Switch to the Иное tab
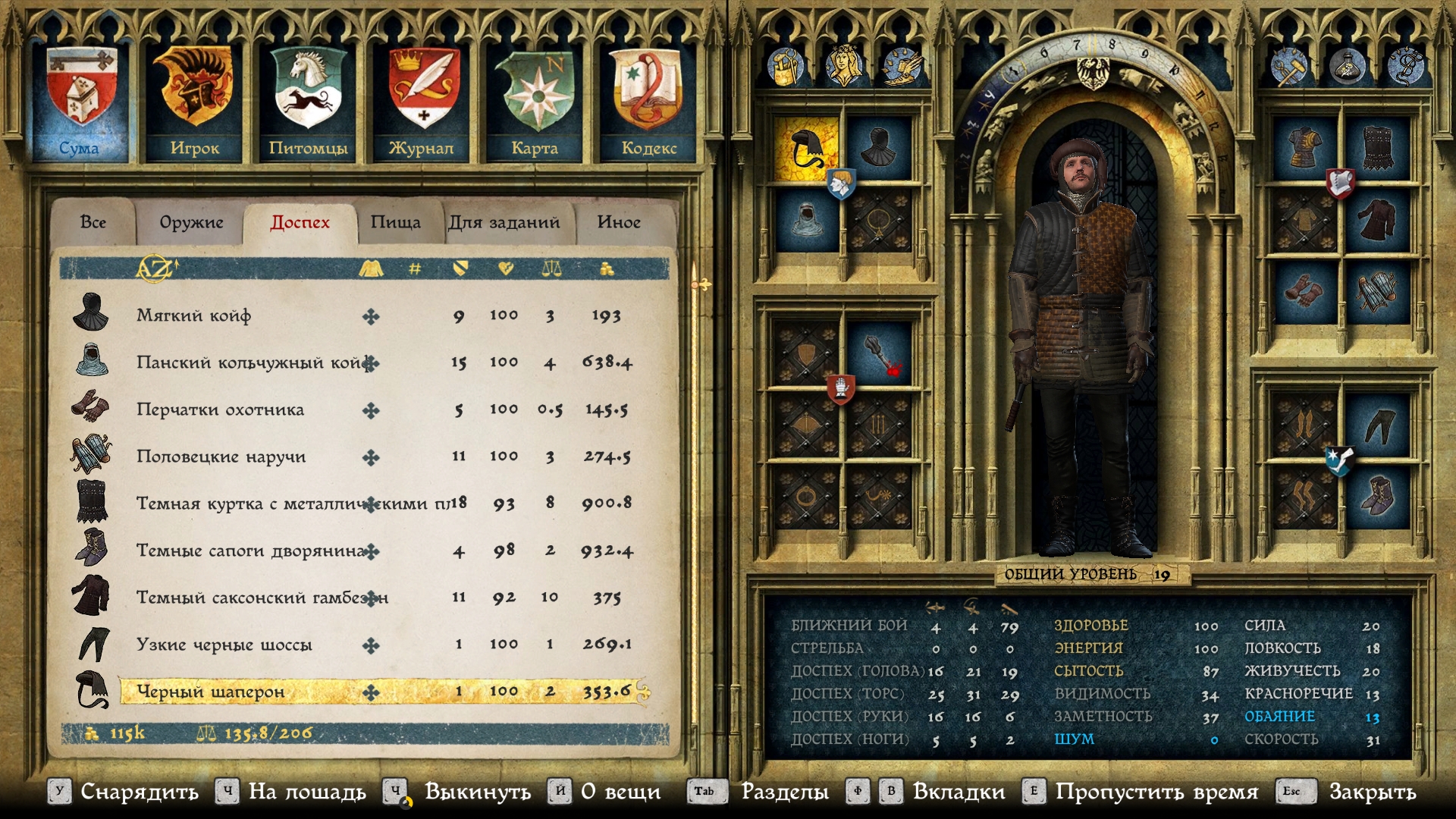1456x819 pixels. click(619, 222)
